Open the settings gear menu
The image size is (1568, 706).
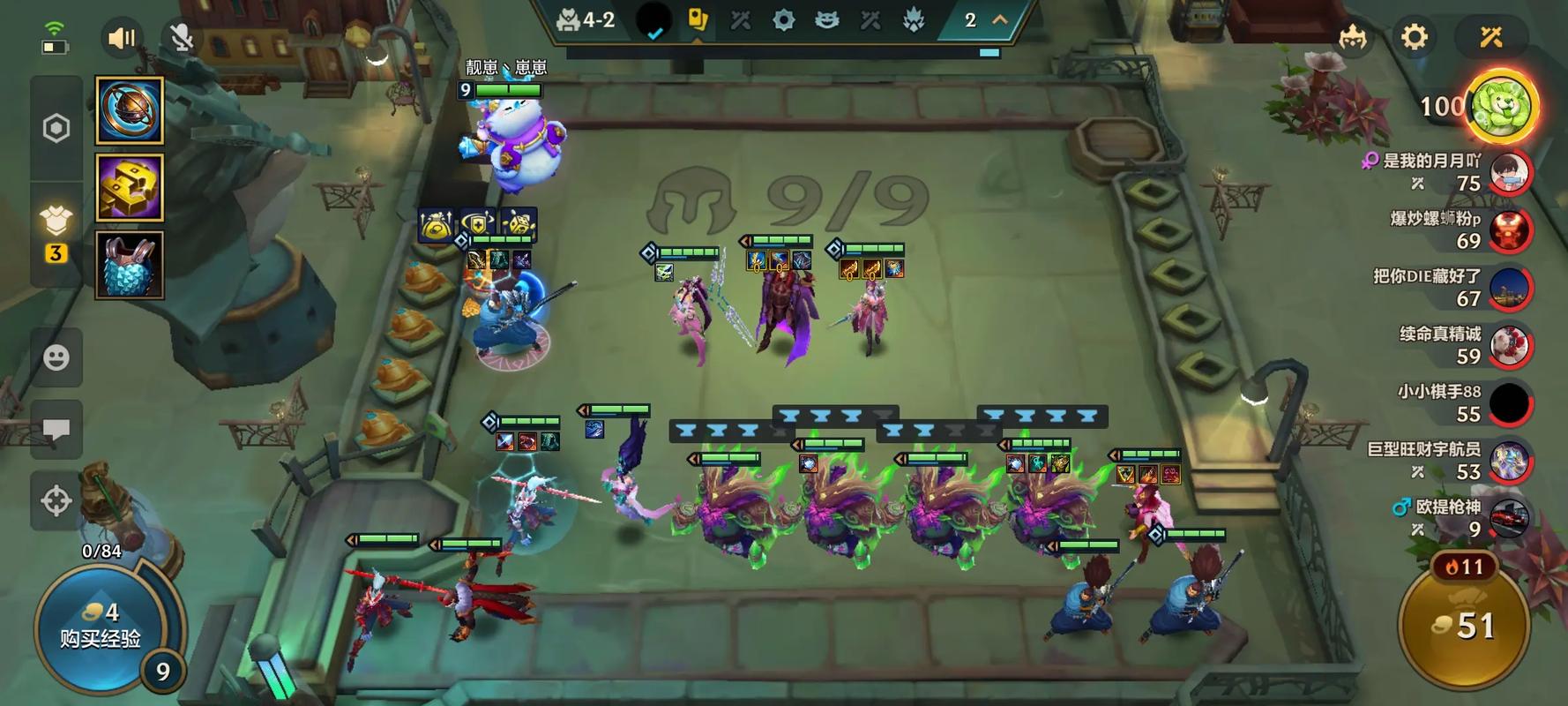(x=1414, y=37)
